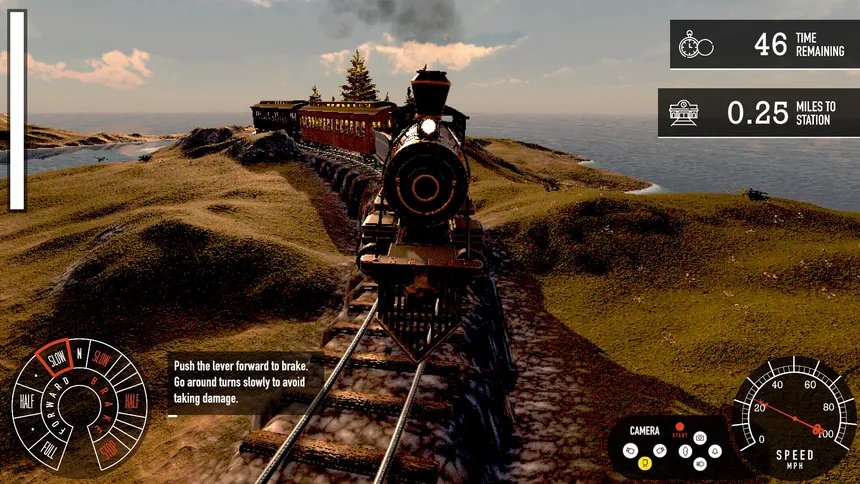Select the yellow highlighted camera view icon
This screenshot has width=860, height=484.
[x=644, y=463]
